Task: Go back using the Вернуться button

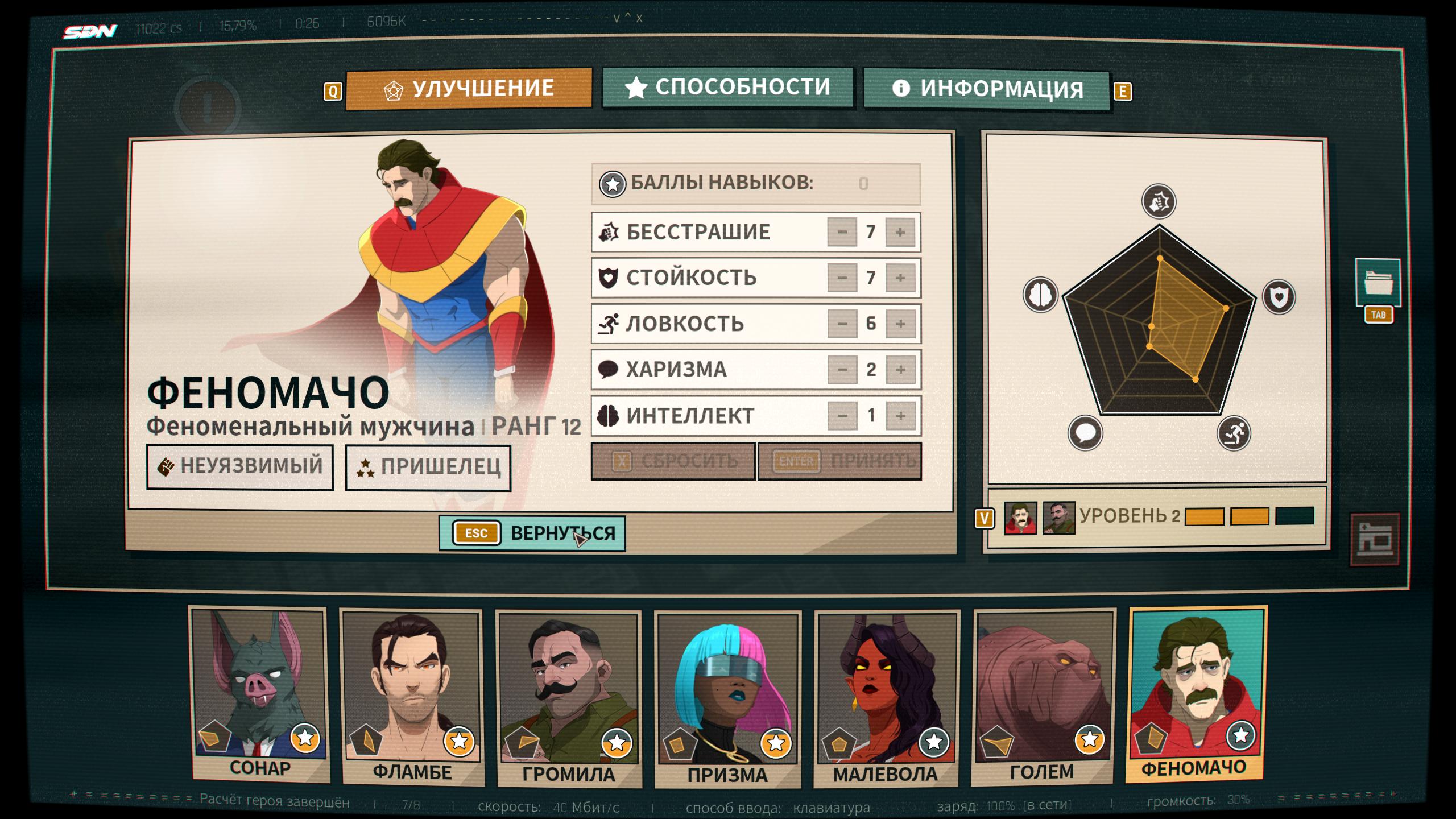Action: click(x=532, y=533)
